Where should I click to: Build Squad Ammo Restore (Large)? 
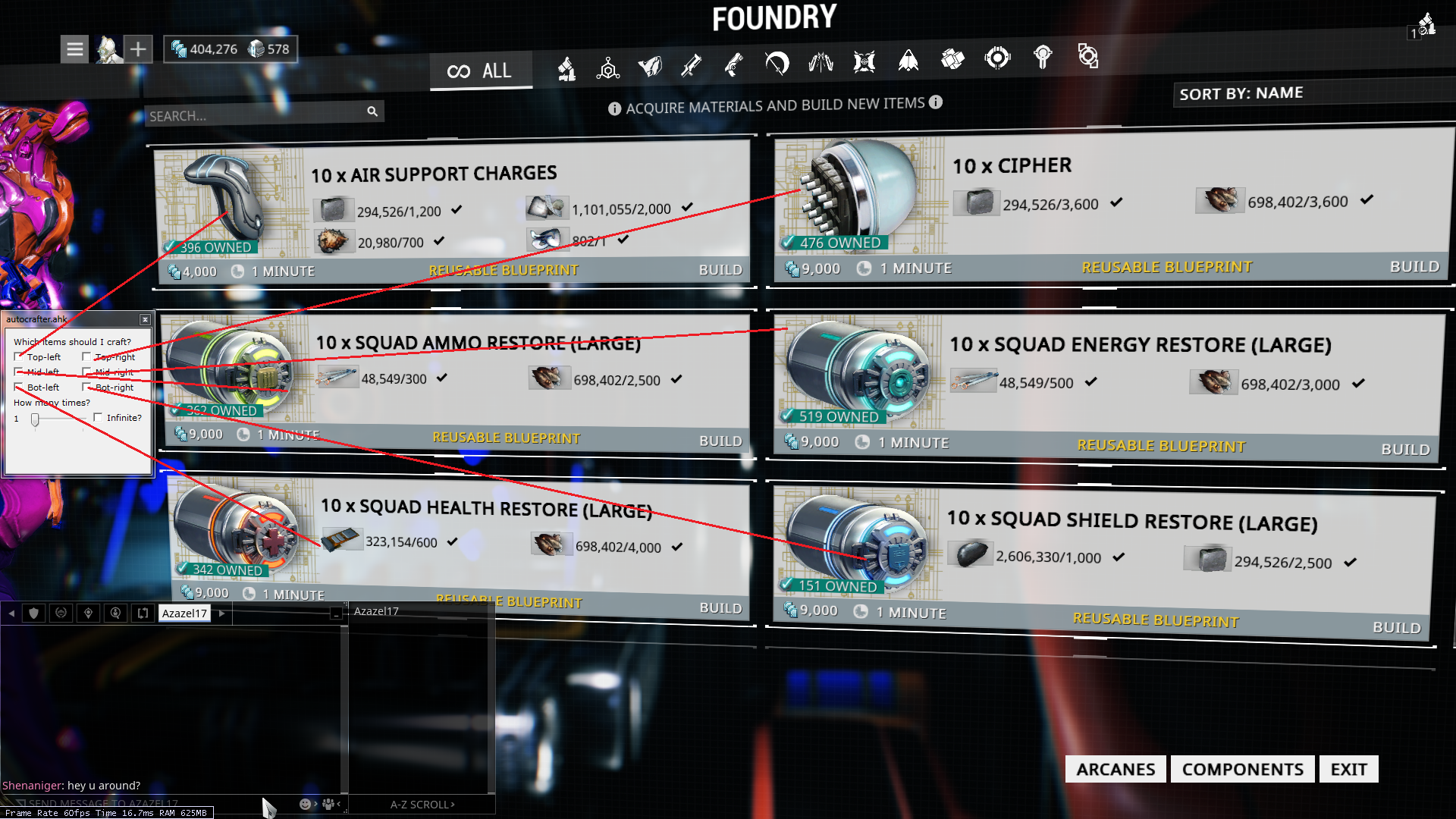click(720, 441)
